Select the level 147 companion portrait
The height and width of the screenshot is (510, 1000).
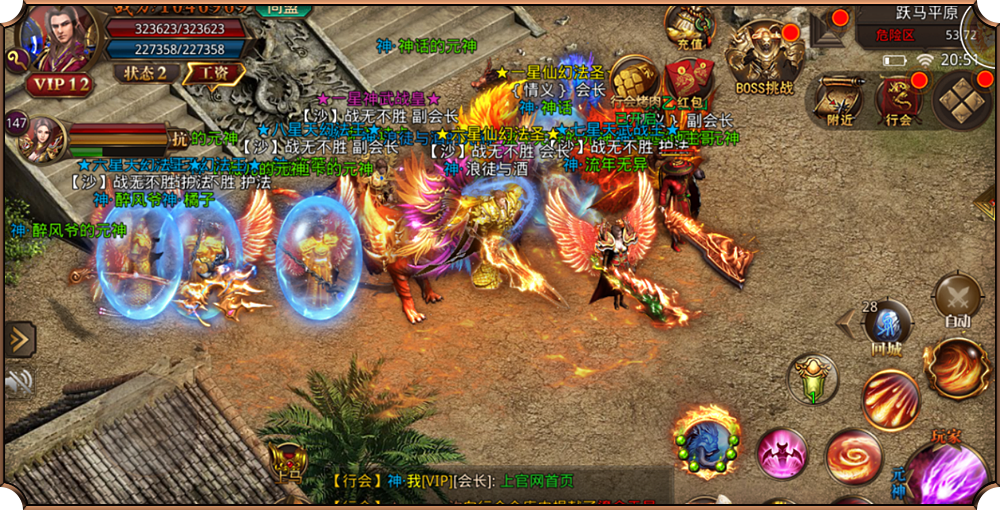(42, 138)
